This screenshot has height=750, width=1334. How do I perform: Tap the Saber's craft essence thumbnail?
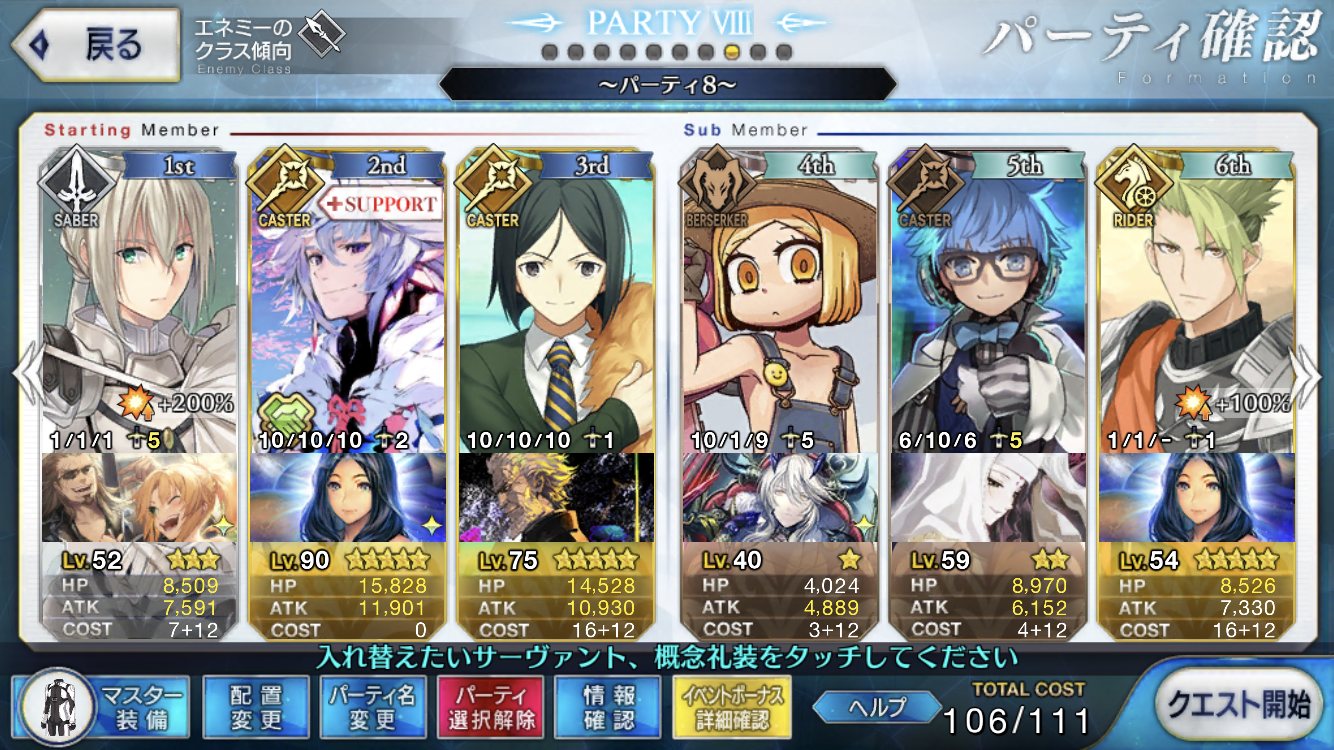coord(139,496)
